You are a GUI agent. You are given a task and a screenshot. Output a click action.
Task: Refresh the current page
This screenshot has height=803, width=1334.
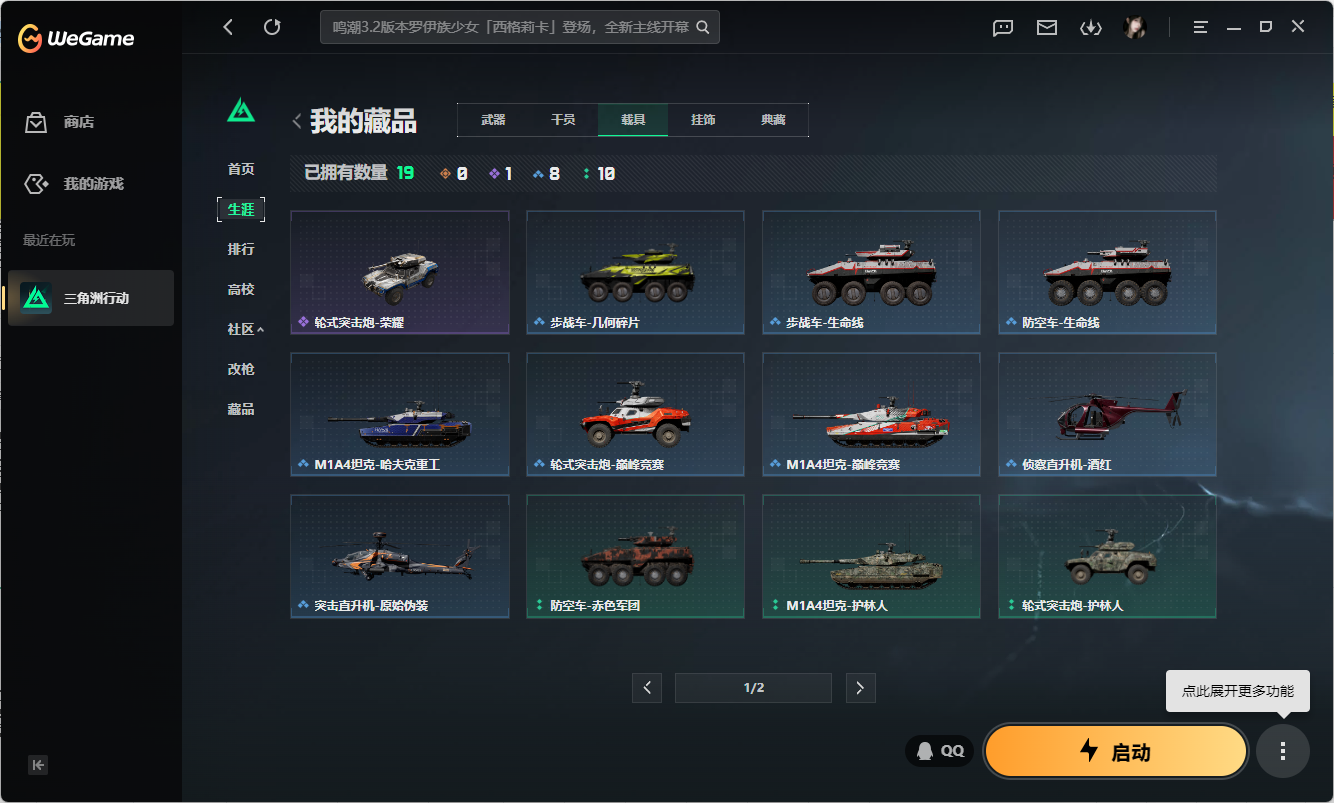click(272, 27)
